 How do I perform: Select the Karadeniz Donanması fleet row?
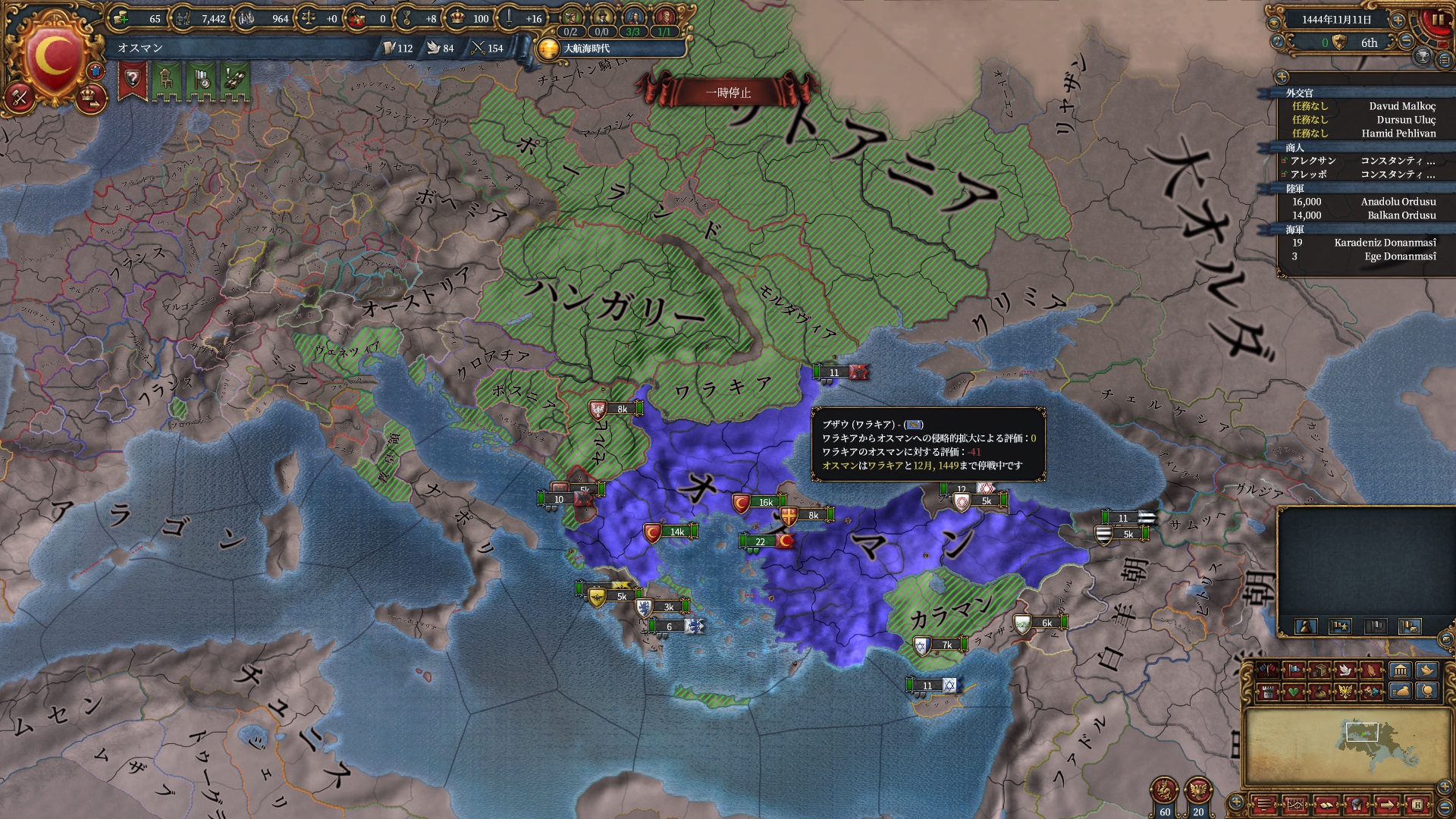point(1385,243)
